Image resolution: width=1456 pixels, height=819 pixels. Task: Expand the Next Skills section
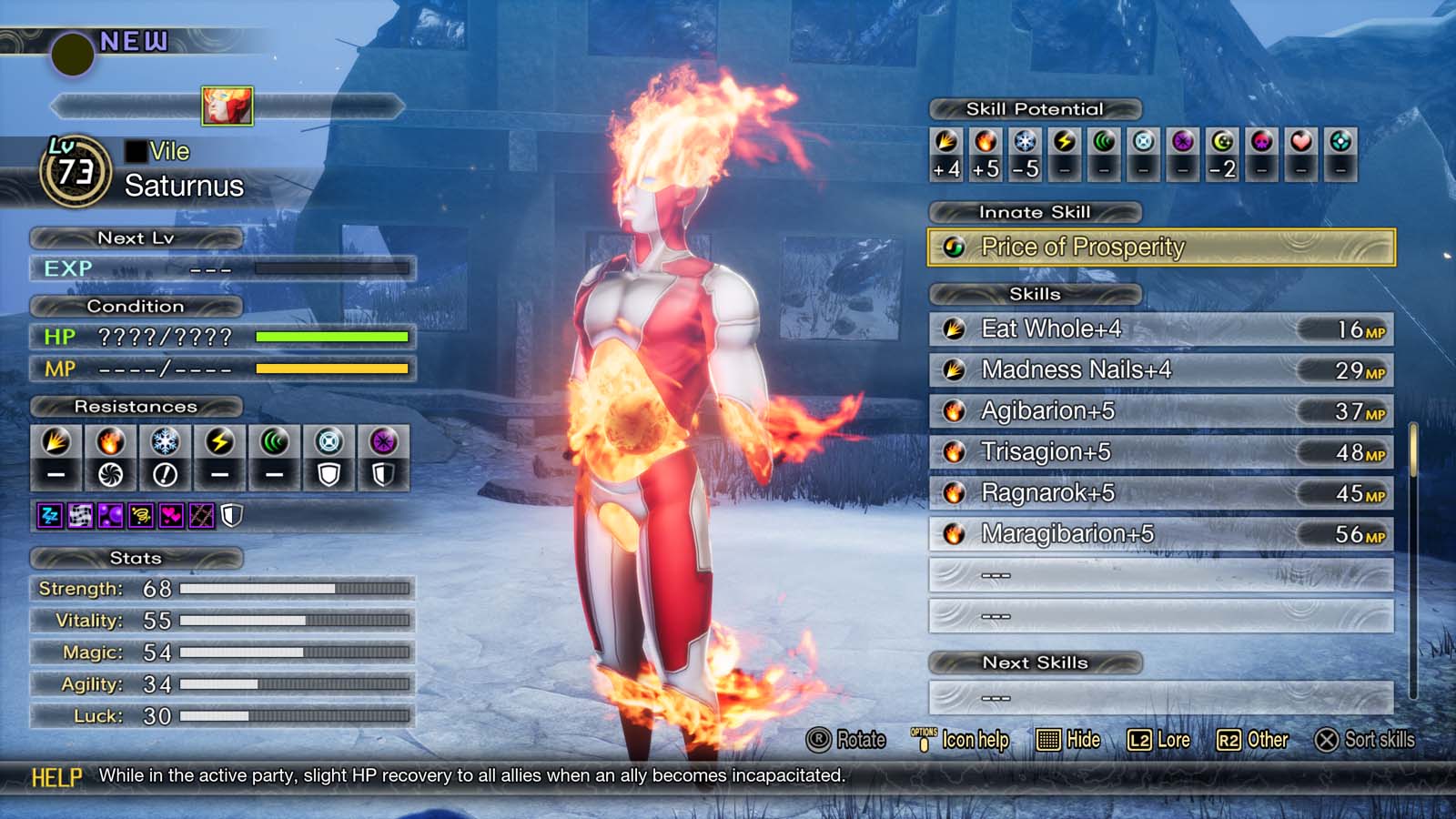(1036, 662)
